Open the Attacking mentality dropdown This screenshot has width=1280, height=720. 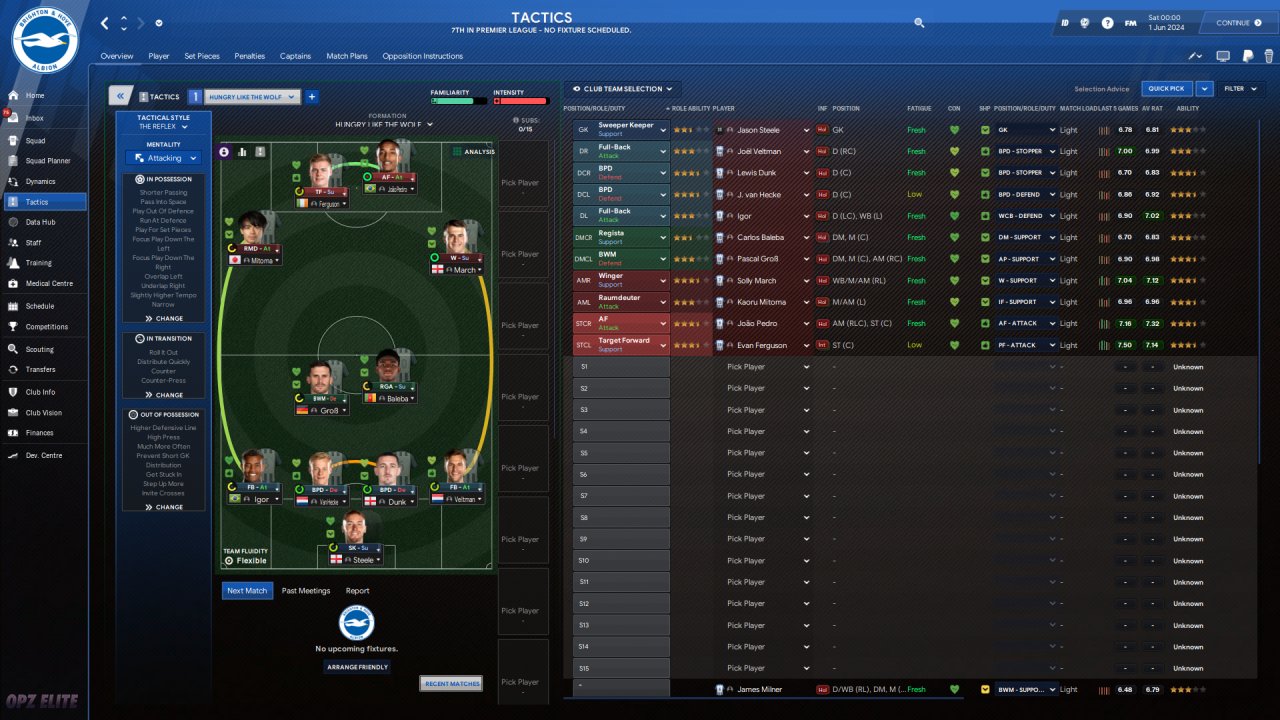coord(165,158)
